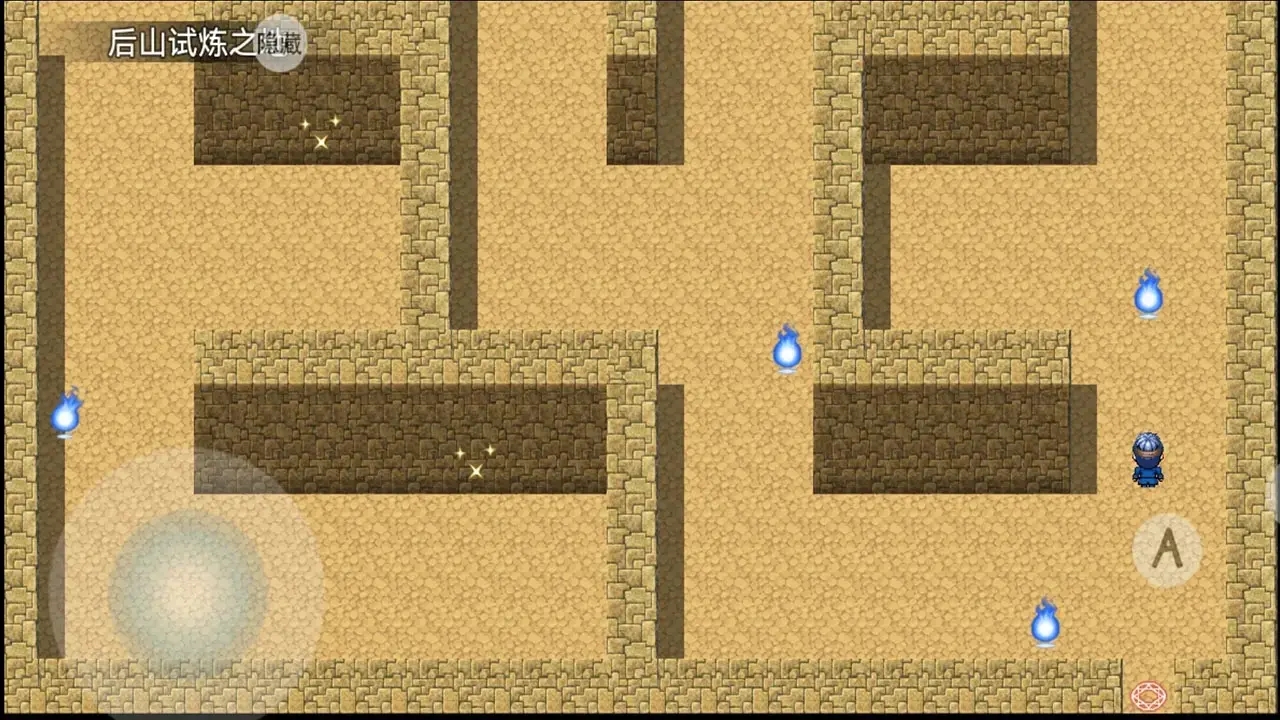1280x720 pixels.
Task: Tap the red diamond emblem in the corner
Action: pos(1148,695)
